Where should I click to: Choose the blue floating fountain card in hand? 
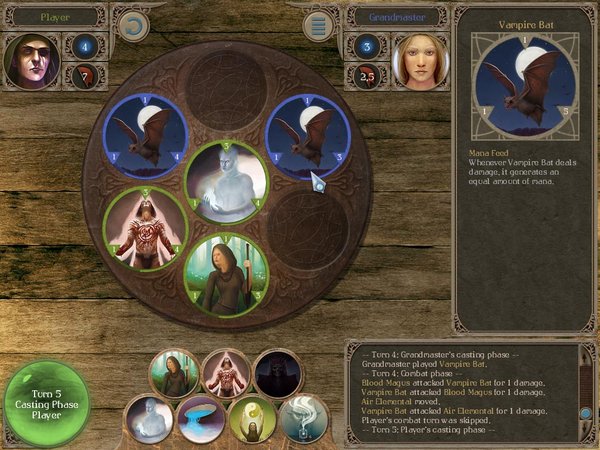[200, 420]
